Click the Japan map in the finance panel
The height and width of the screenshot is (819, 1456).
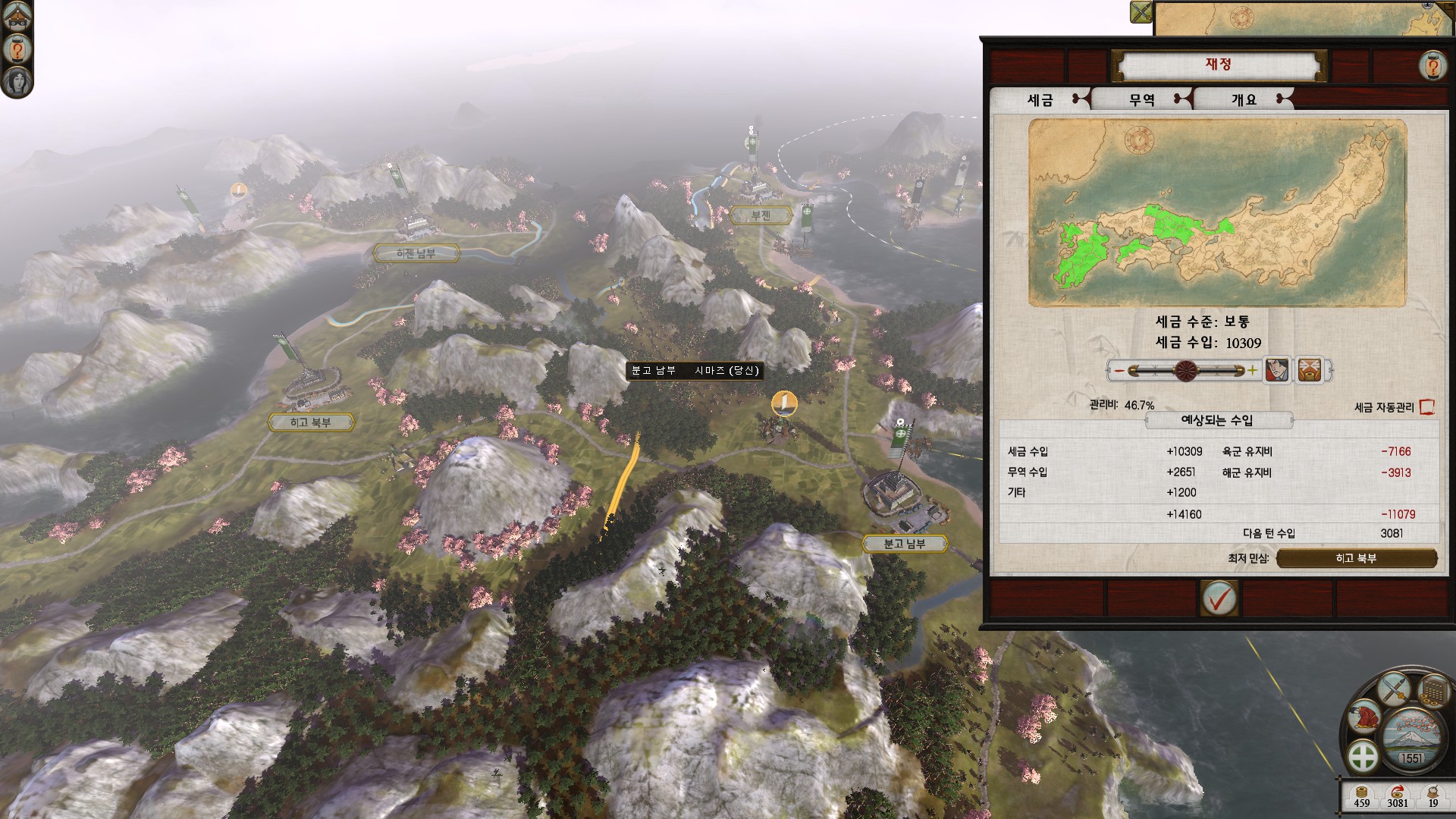coord(1217,213)
